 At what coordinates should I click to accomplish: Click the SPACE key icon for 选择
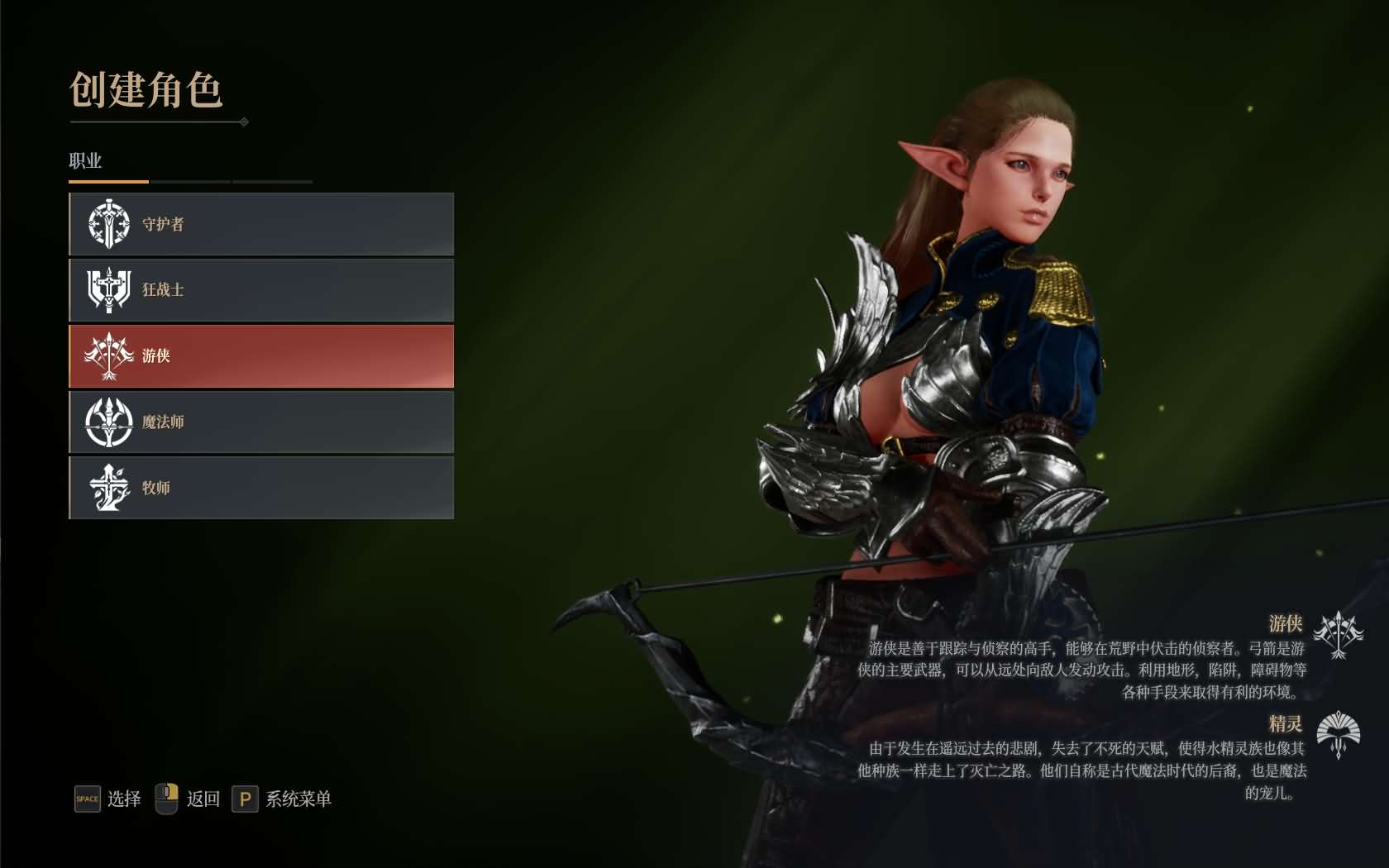coord(86,799)
